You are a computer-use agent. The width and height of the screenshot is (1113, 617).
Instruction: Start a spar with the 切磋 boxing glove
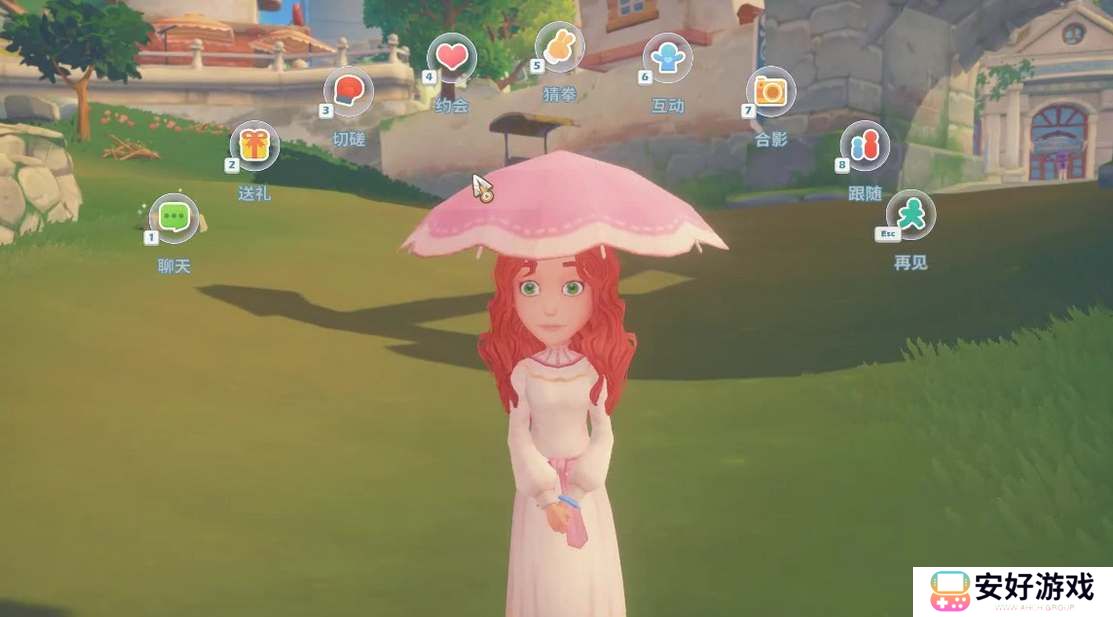pos(348,91)
